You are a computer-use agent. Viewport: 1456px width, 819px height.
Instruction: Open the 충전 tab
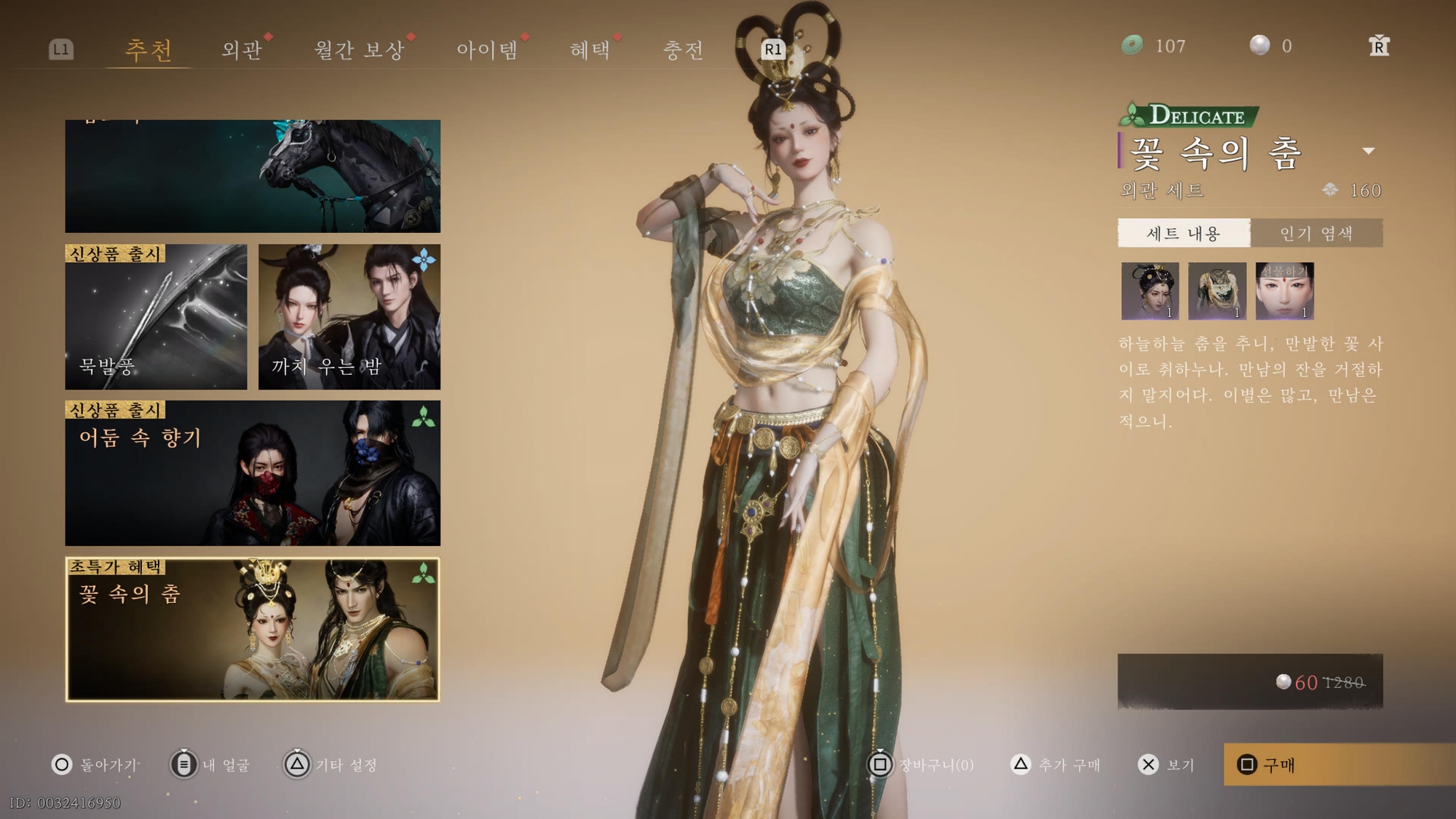683,50
